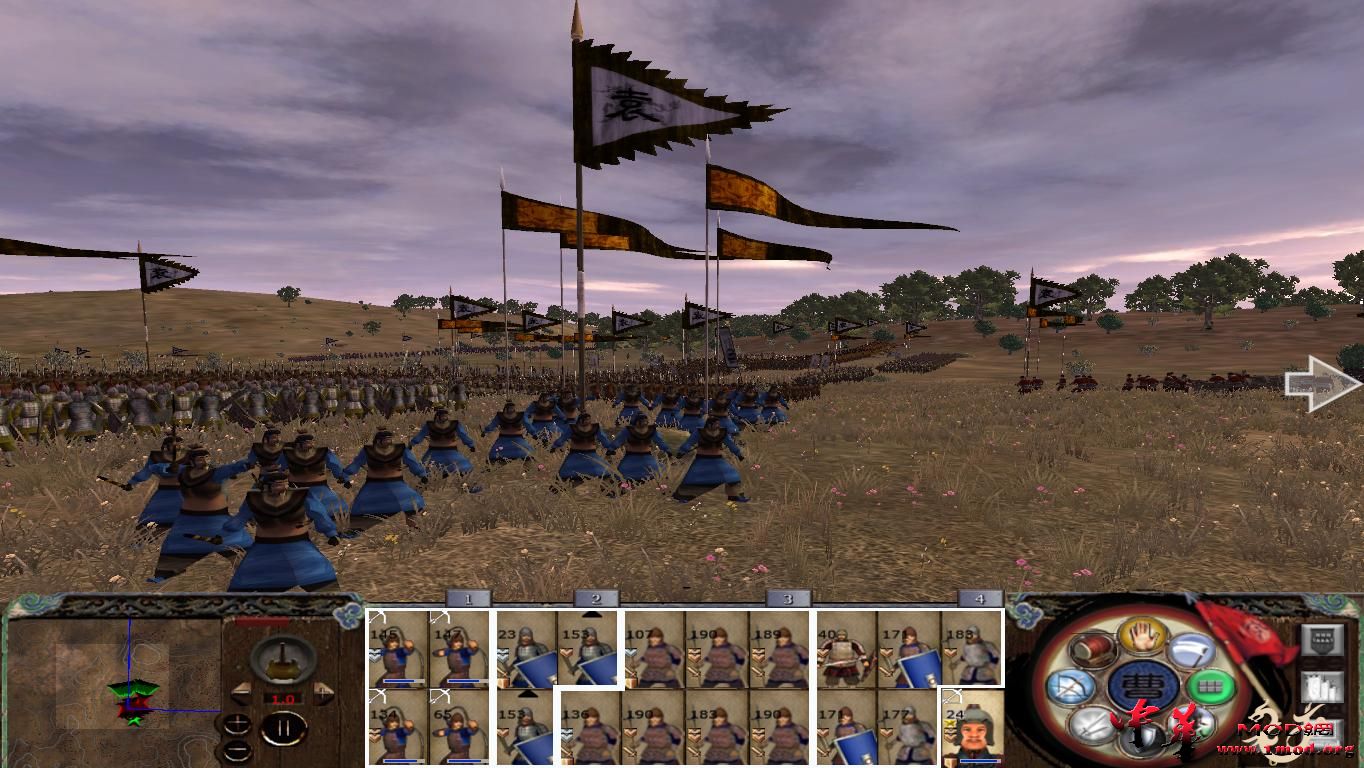Screen dimensions: 1364x768
Task: Click the plus button to zoom the minimap
Action: (x=238, y=724)
